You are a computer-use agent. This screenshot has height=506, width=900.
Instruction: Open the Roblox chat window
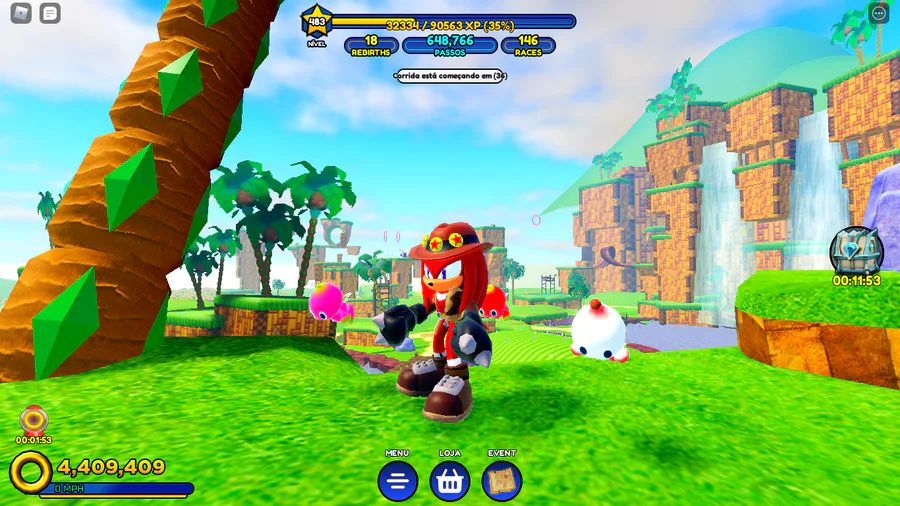(x=50, y=13)
